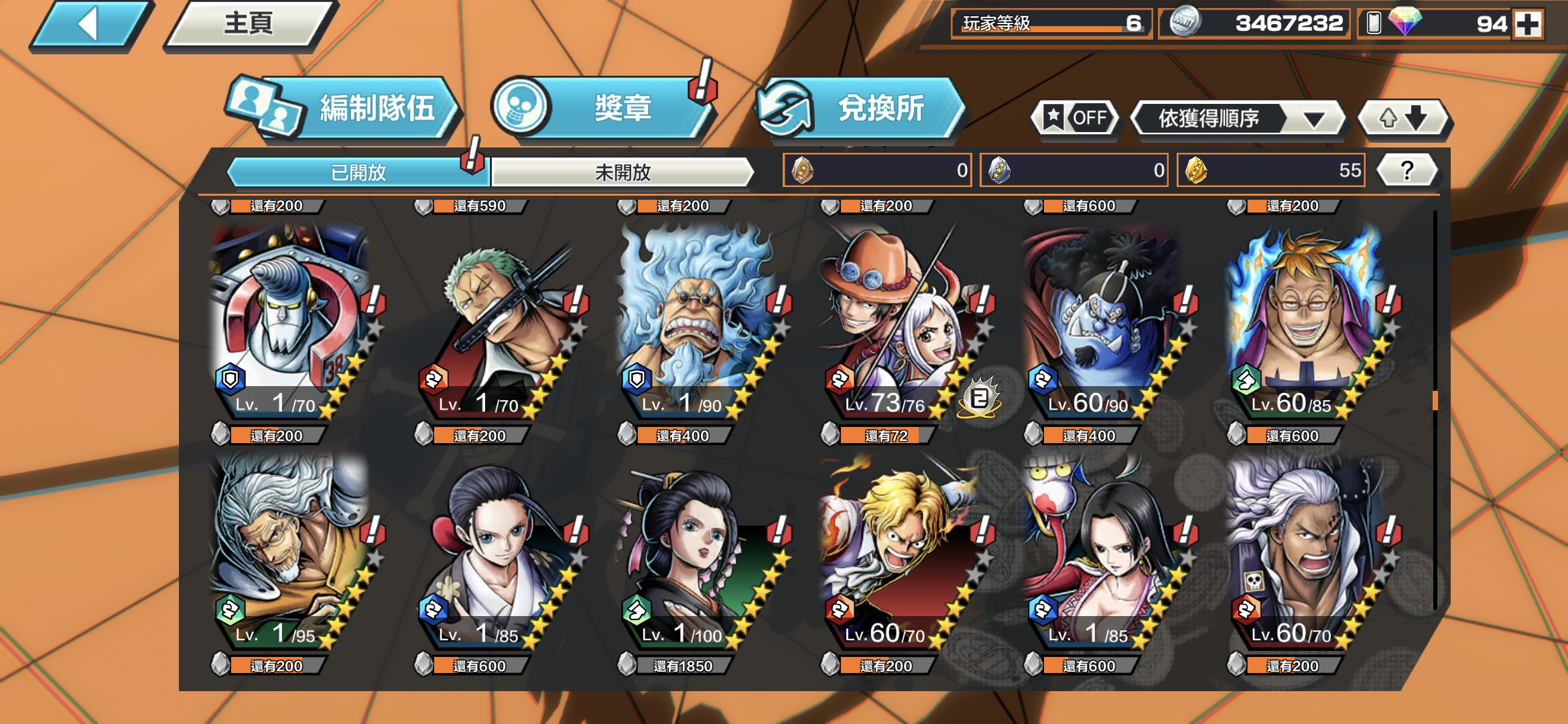
Task: Open the 兌換所 exchange shop
Action: click(861, 109)
